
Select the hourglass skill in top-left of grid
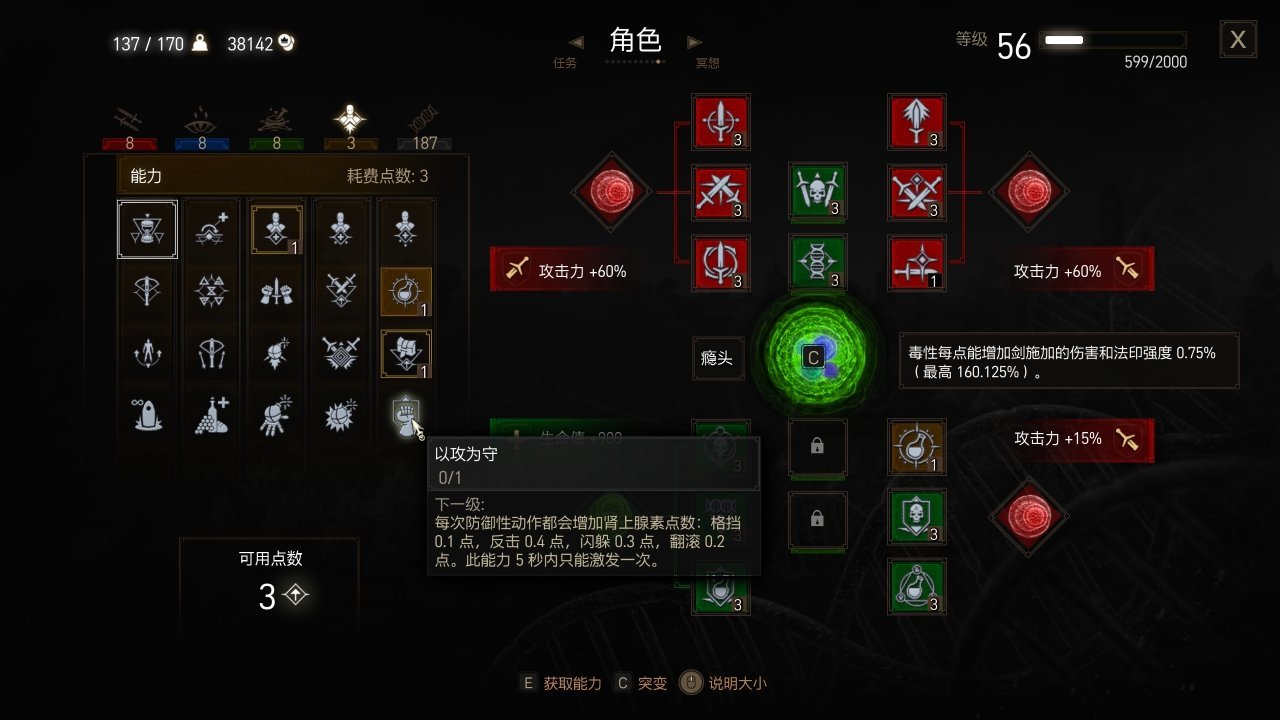click(147, 228)
